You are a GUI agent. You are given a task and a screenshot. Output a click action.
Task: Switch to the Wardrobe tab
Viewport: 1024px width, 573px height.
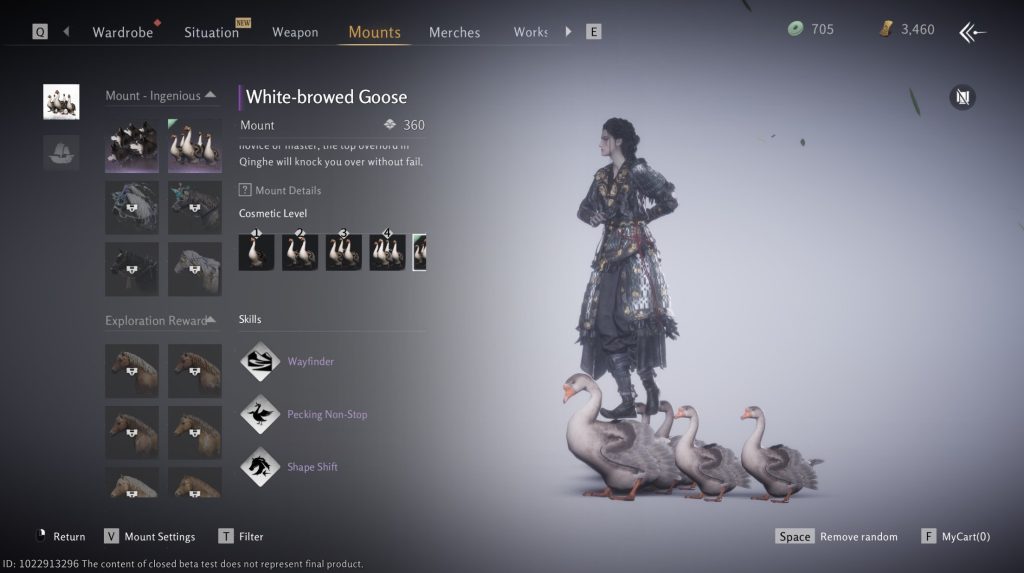pos(123,32)
